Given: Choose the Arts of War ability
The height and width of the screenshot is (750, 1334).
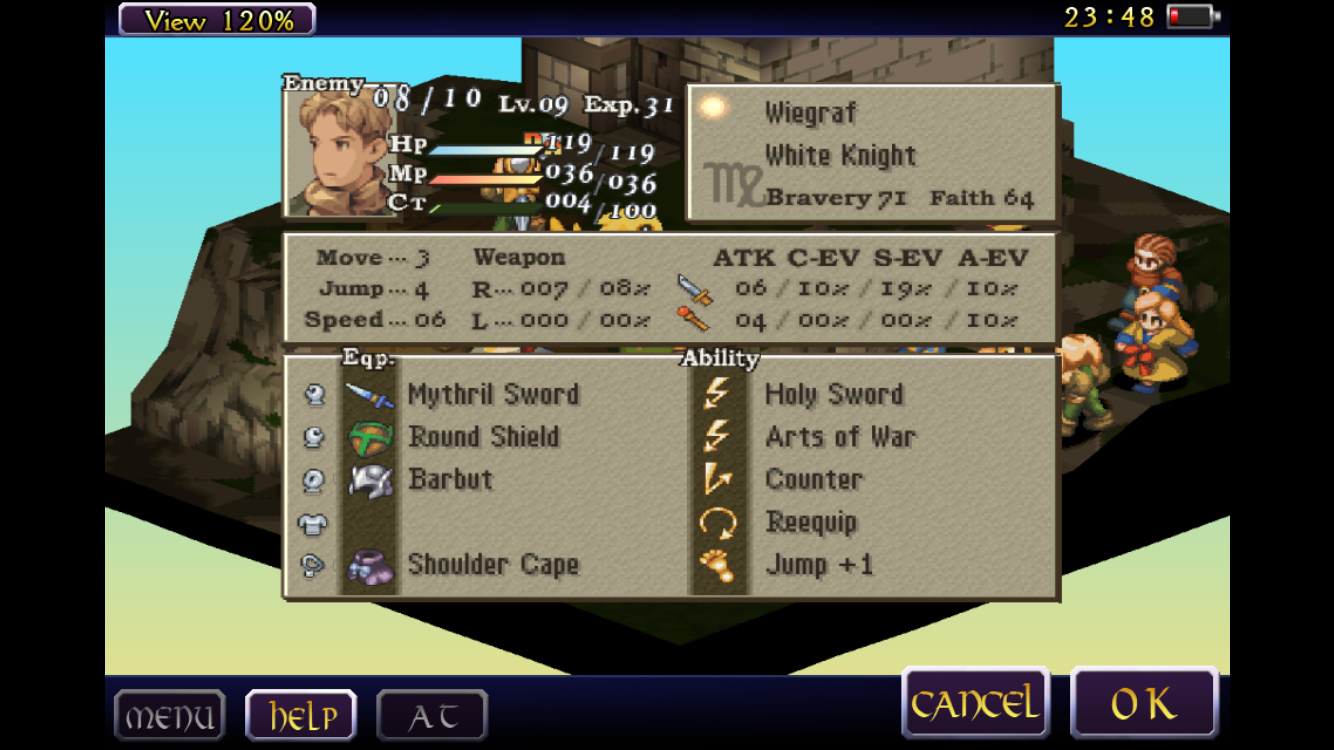Looking at the screenshot, I should pos(840,437).
